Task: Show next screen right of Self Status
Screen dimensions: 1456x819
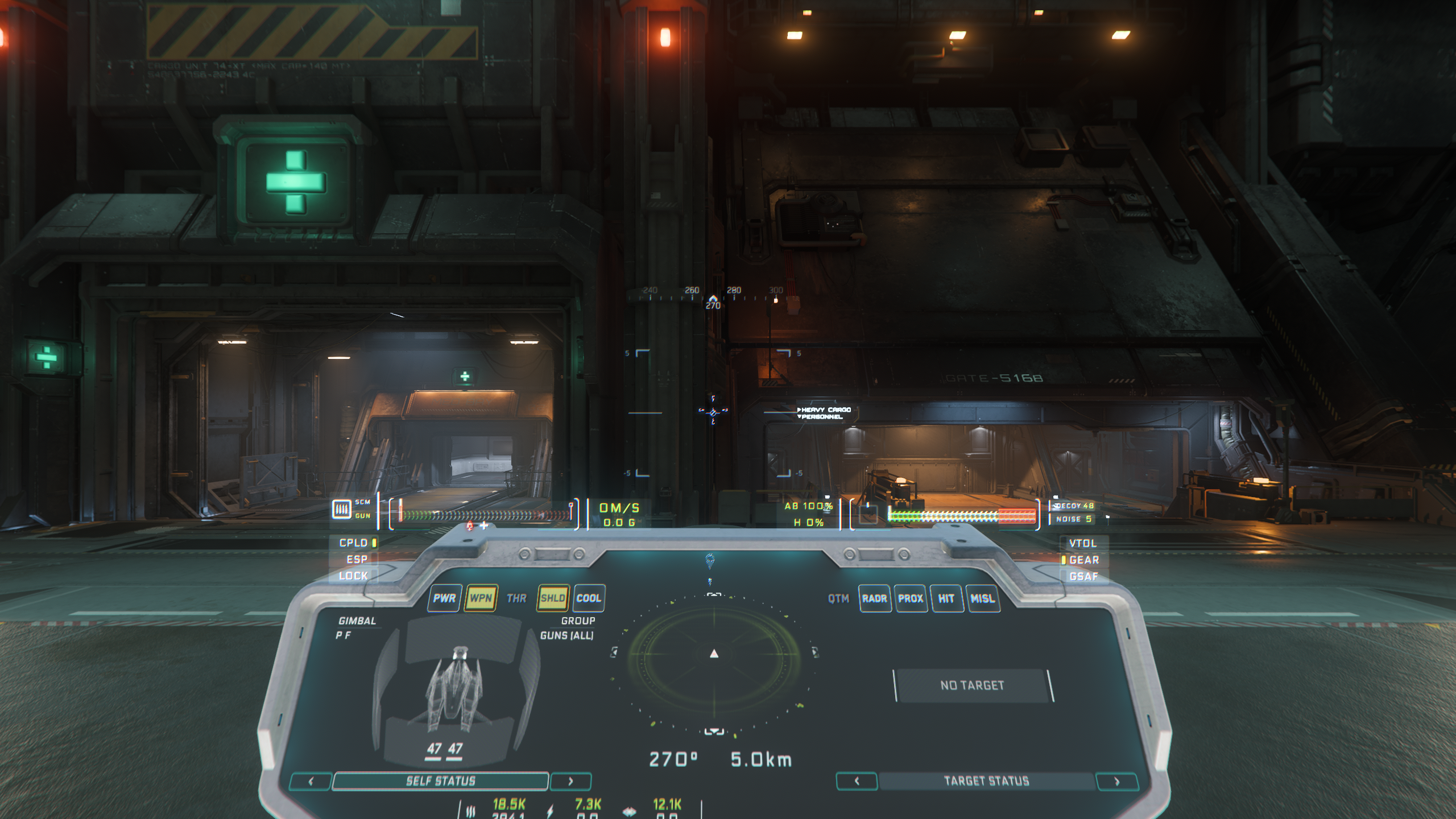Action: click(x=570, y=781)
